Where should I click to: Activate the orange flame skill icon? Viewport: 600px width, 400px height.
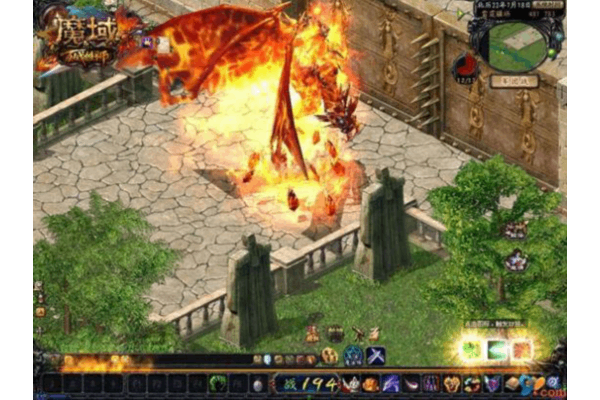pos(521,350)
